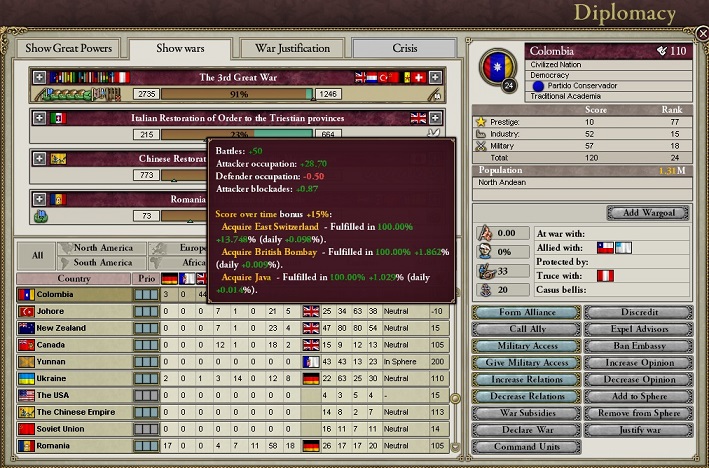Open the War Justification tab
Viewport: 709px width, 468px height.
coord(293,48)
